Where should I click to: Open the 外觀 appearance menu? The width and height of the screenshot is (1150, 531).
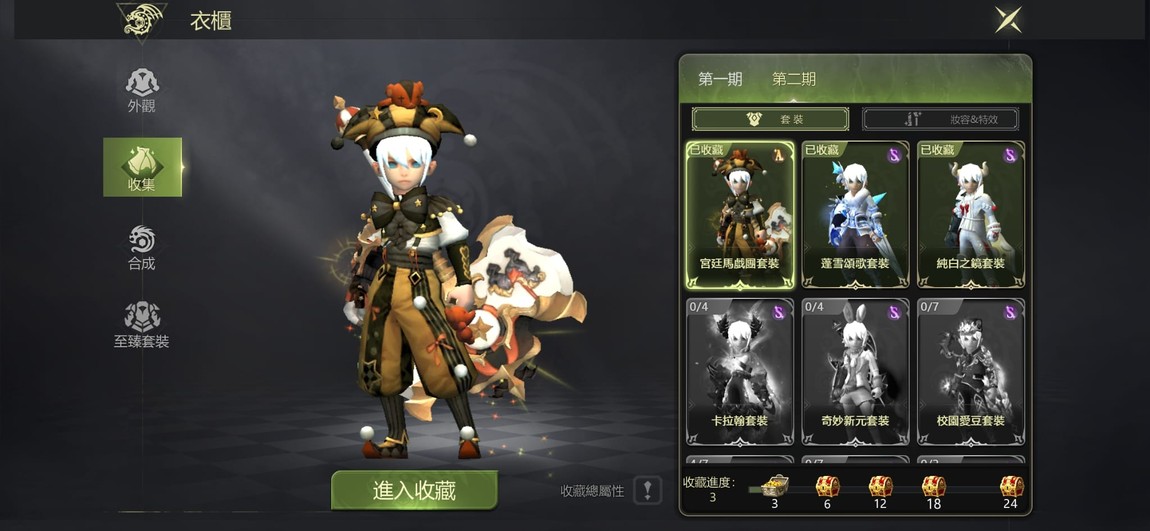click(x=142, y=89)
